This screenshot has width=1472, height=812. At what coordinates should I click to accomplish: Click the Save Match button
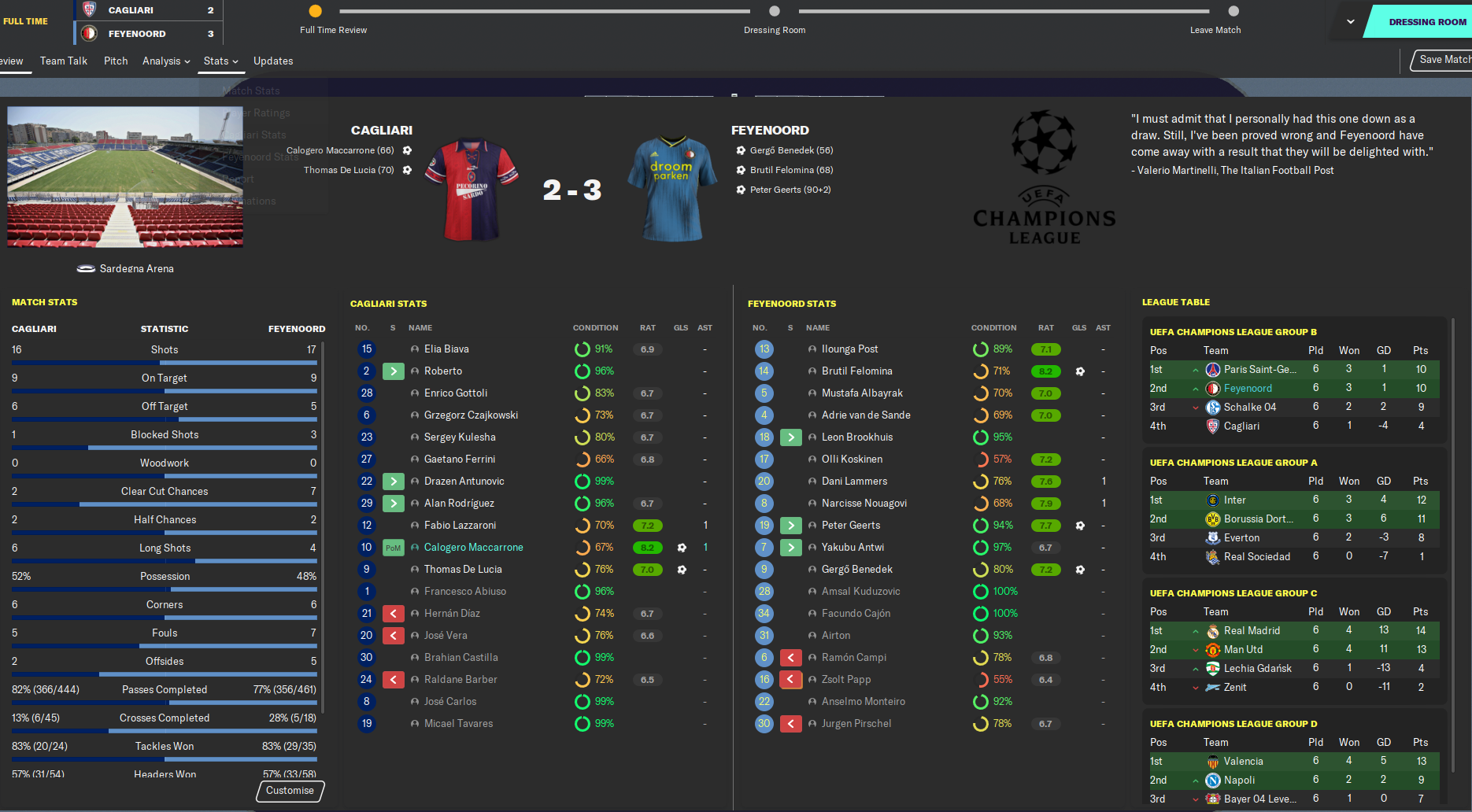pyautogui.click(x=1443, y=60)
